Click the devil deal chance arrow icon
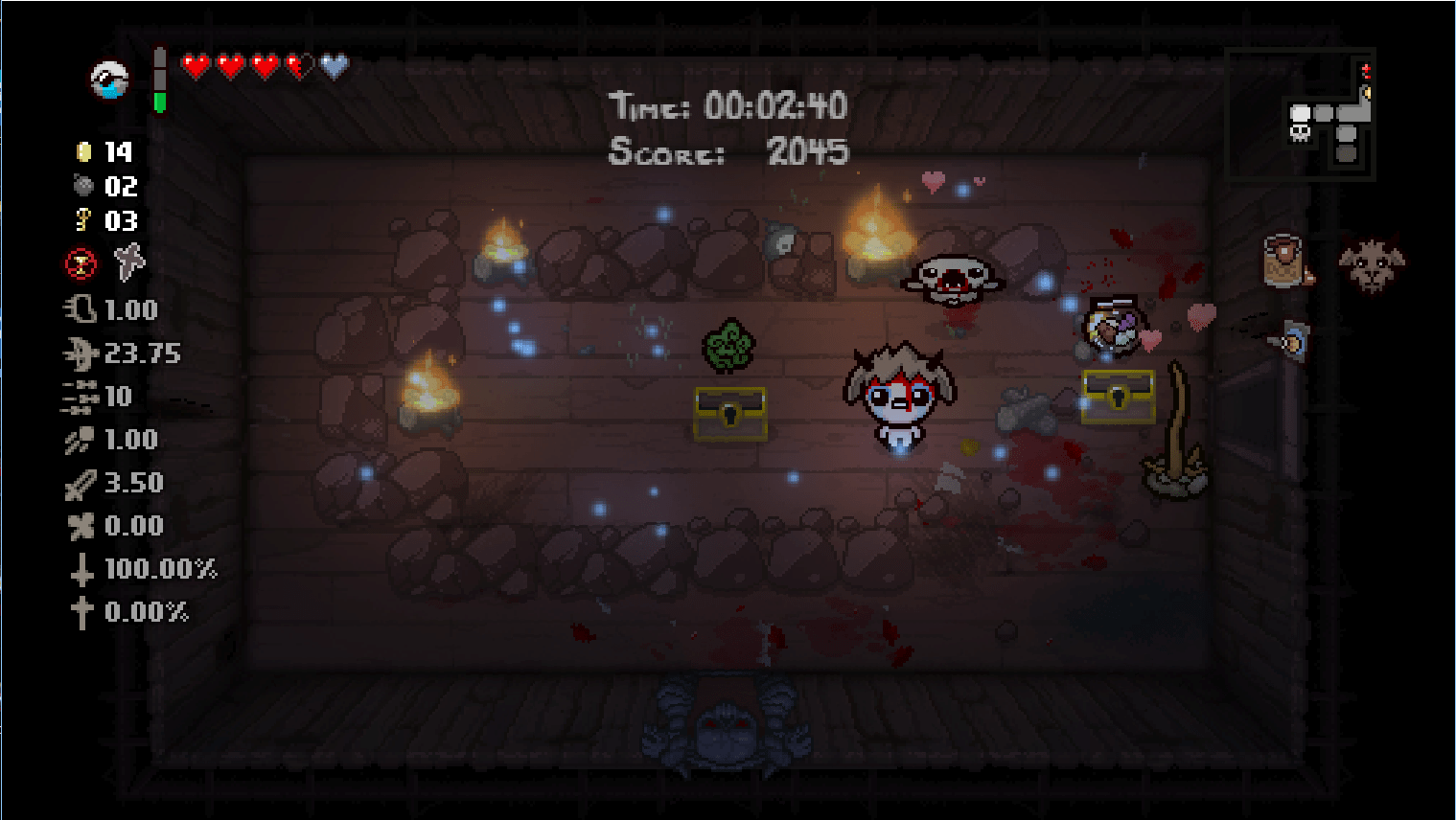This screenshot has width=1456, height=820. pyautogui.click(x=82, y=568)
